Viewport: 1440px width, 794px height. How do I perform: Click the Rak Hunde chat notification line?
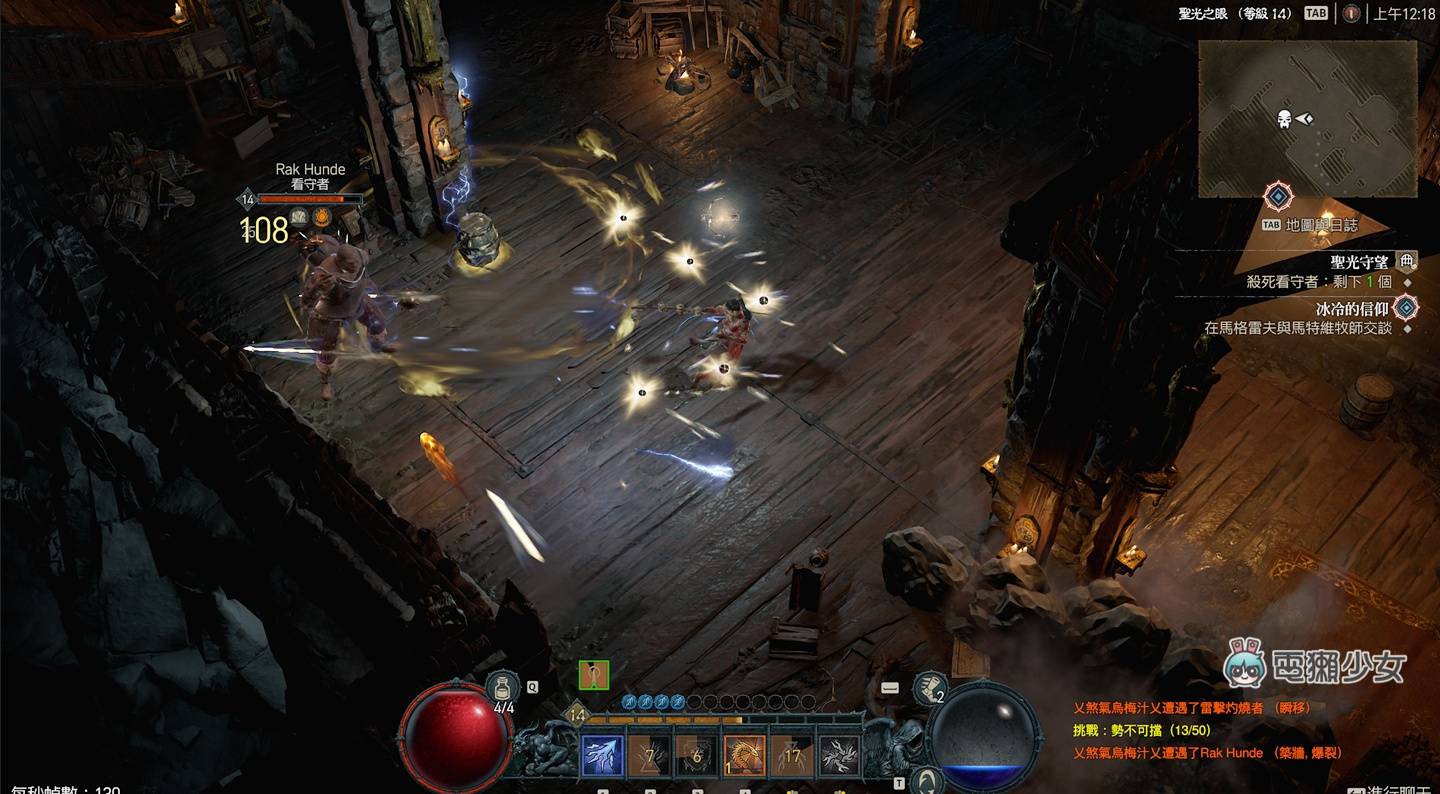[x=1207, y=752]
